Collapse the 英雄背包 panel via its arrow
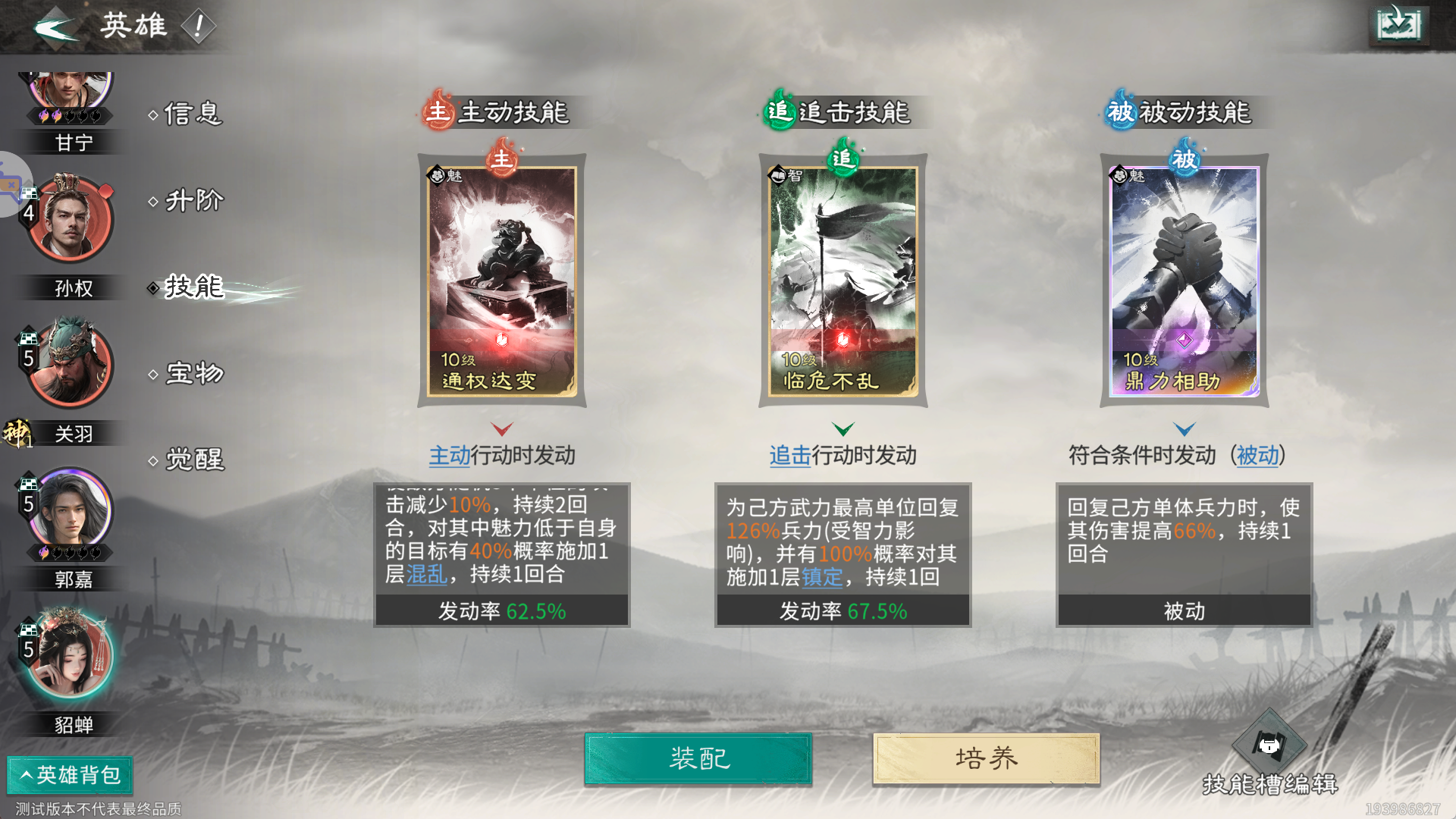Image resolution: width=1456 pixels, height=819 pixels. (27, 776)
